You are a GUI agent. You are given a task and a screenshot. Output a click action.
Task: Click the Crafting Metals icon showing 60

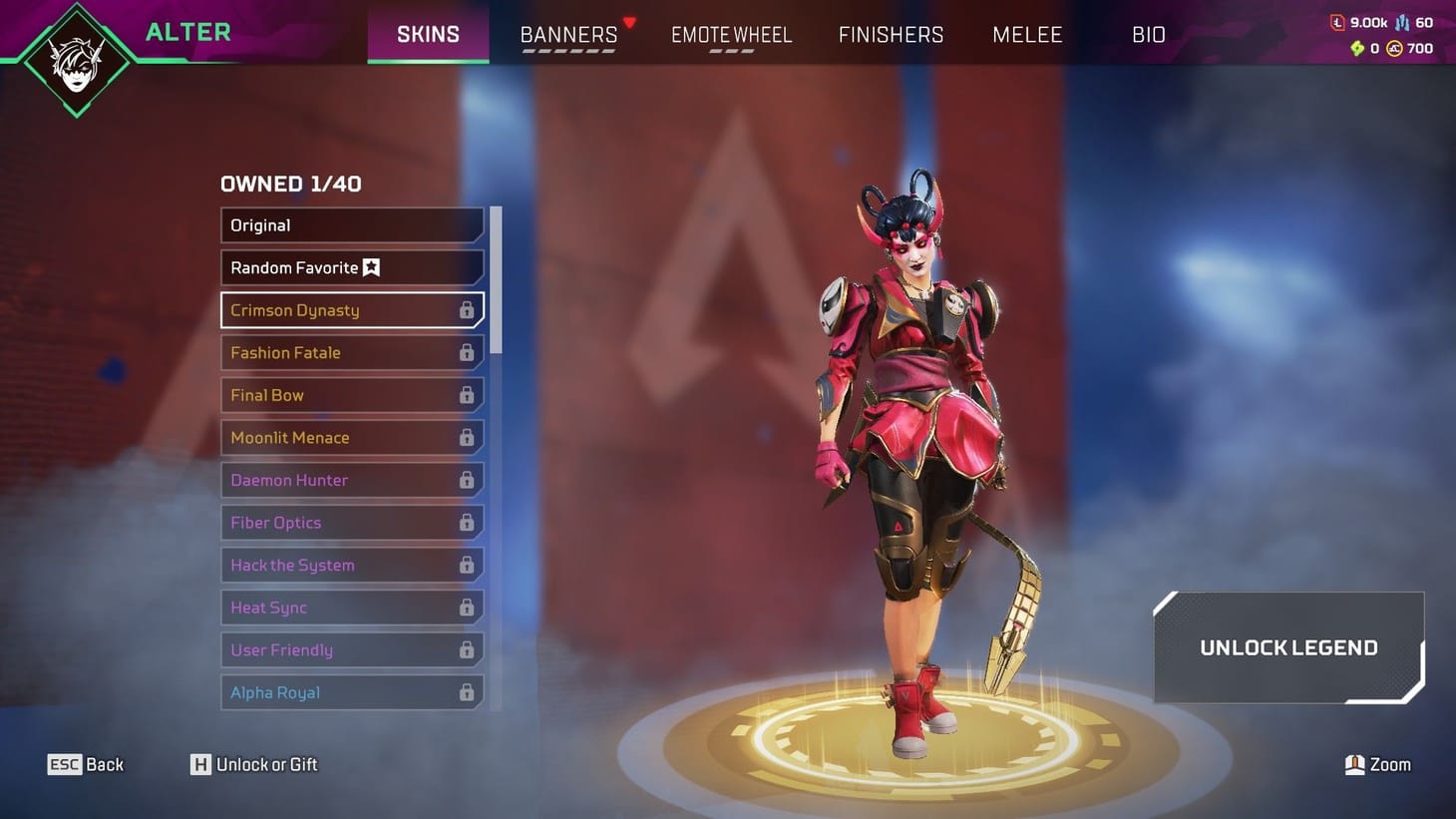click(x=1401, y=23)
